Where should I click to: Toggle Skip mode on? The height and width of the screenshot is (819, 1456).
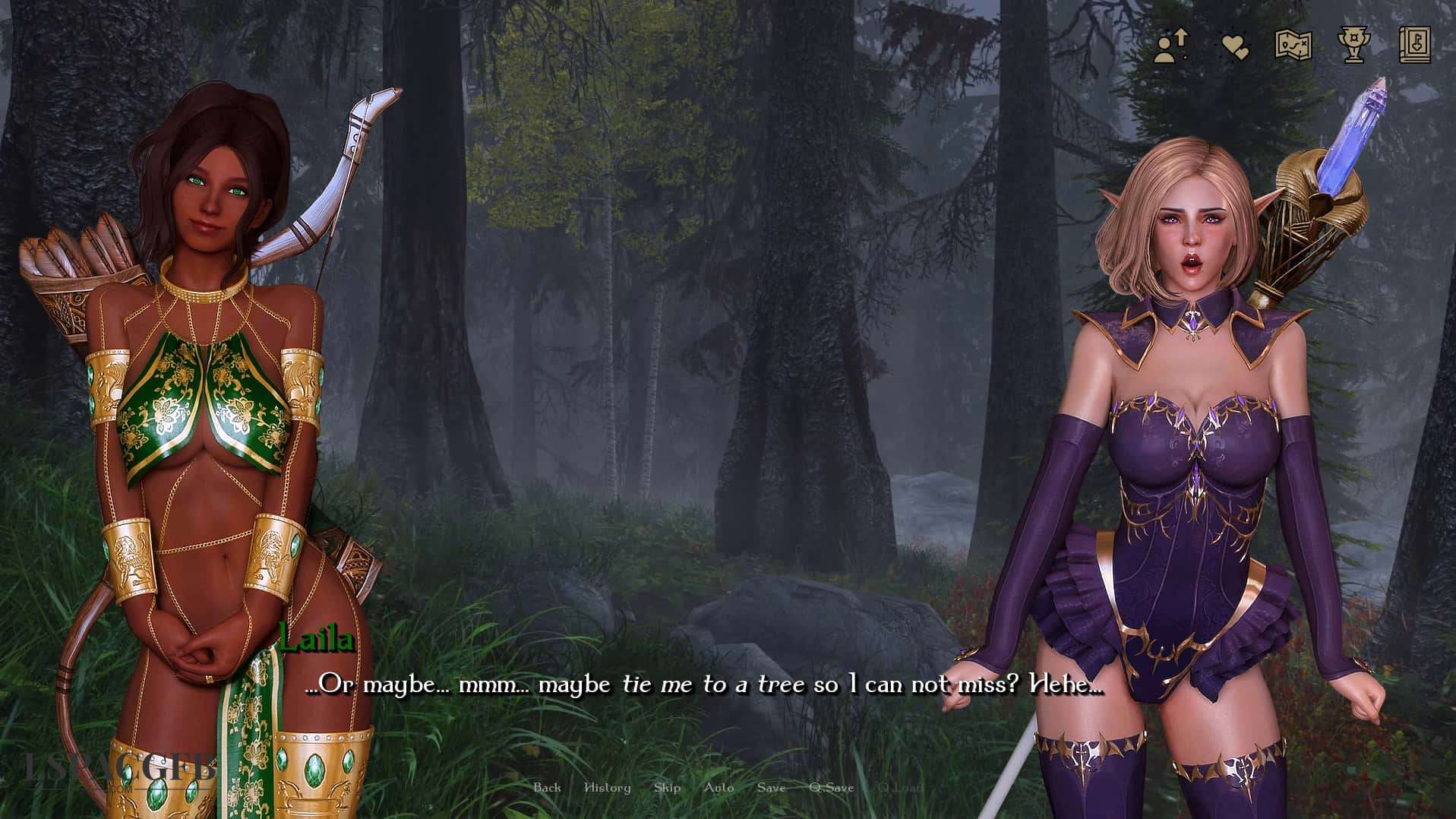tap(667, 788)
